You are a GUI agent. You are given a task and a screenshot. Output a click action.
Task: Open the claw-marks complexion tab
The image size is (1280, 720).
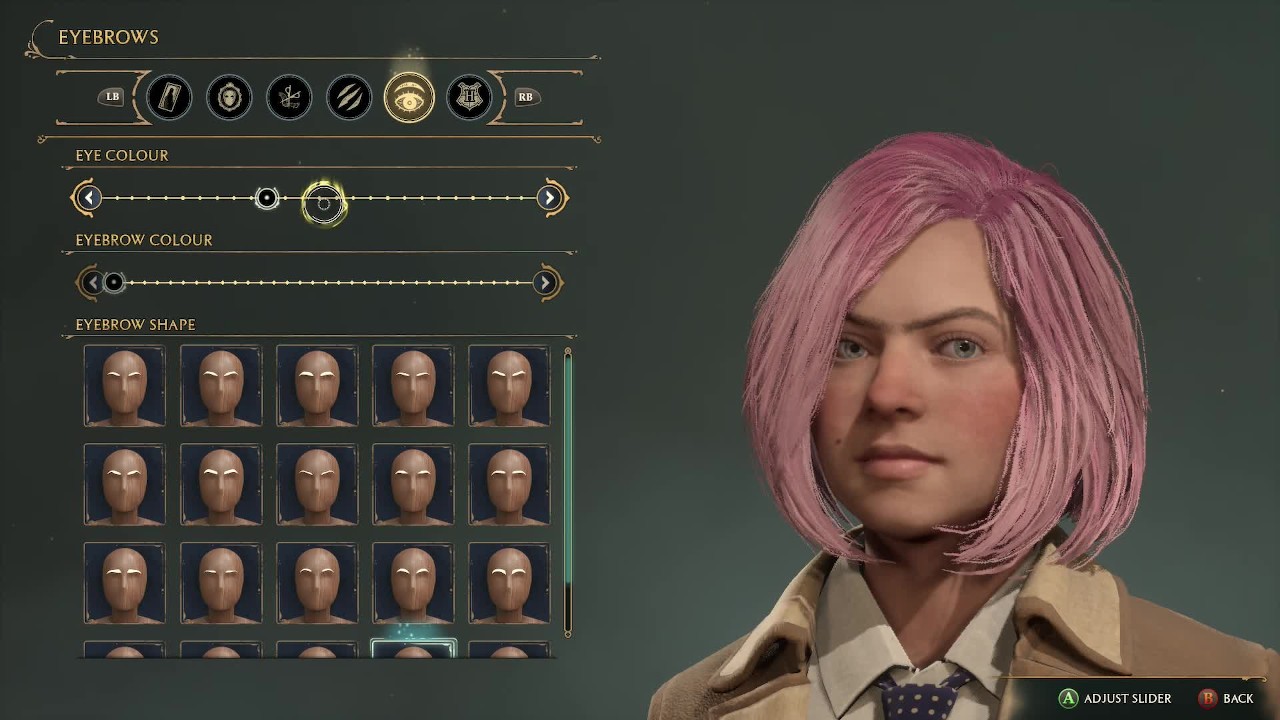[x=349, y=97]
